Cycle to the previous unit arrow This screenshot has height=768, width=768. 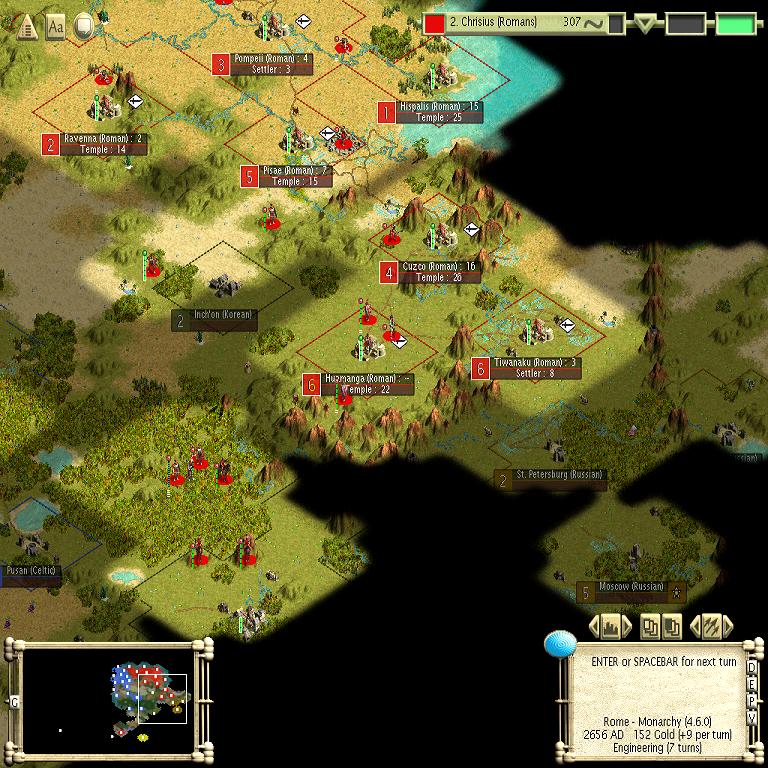[x=696, y=627]
